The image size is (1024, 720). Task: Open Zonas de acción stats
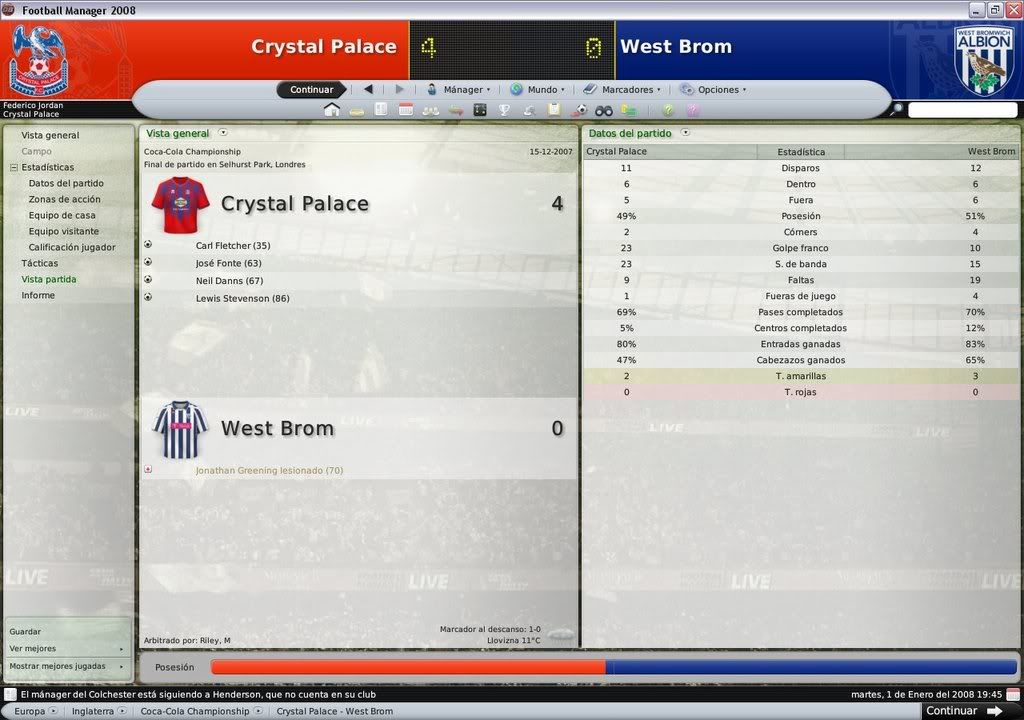(x=64, y=199)
